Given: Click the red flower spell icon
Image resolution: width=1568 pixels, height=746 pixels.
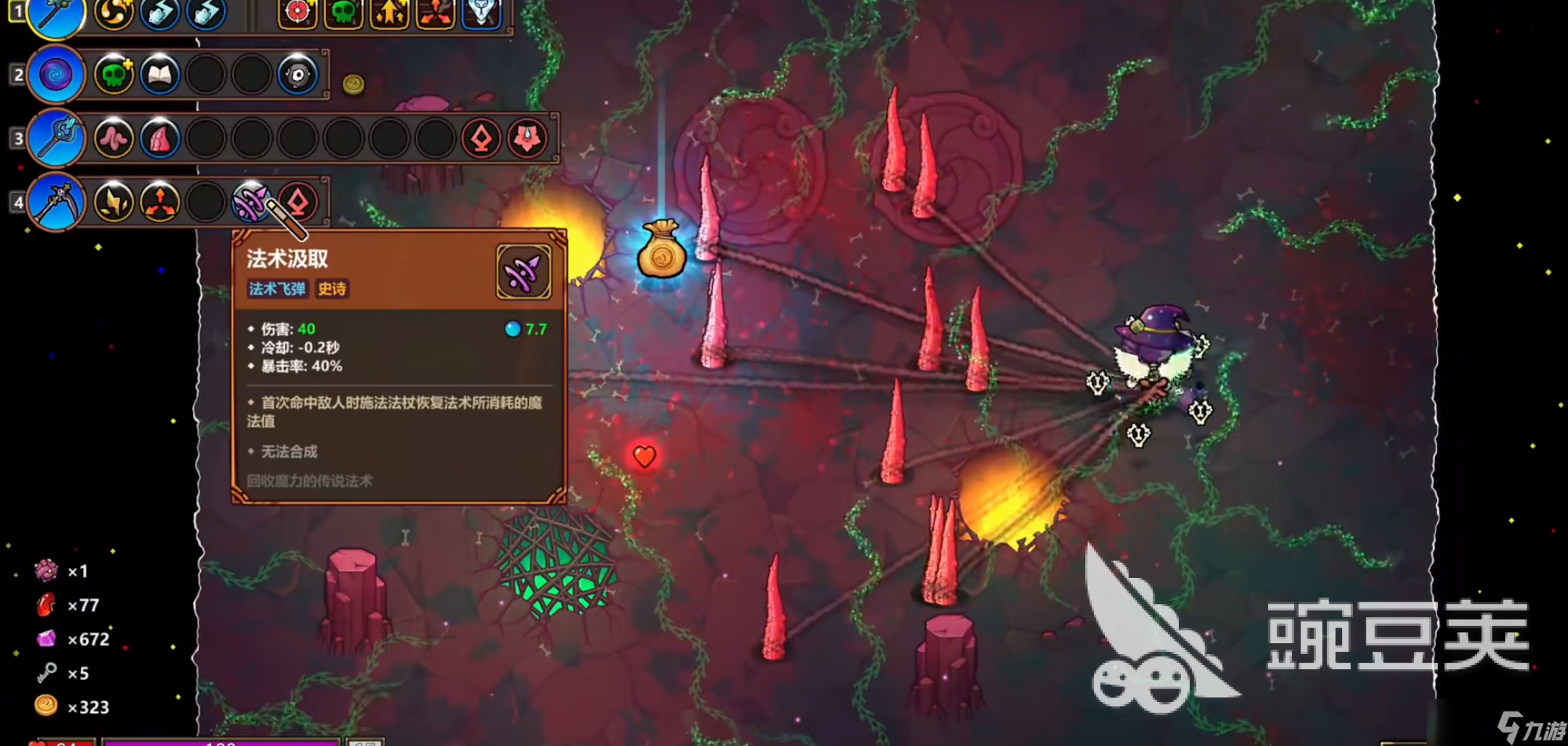Looking at the screenshot, I should [527, 138].
